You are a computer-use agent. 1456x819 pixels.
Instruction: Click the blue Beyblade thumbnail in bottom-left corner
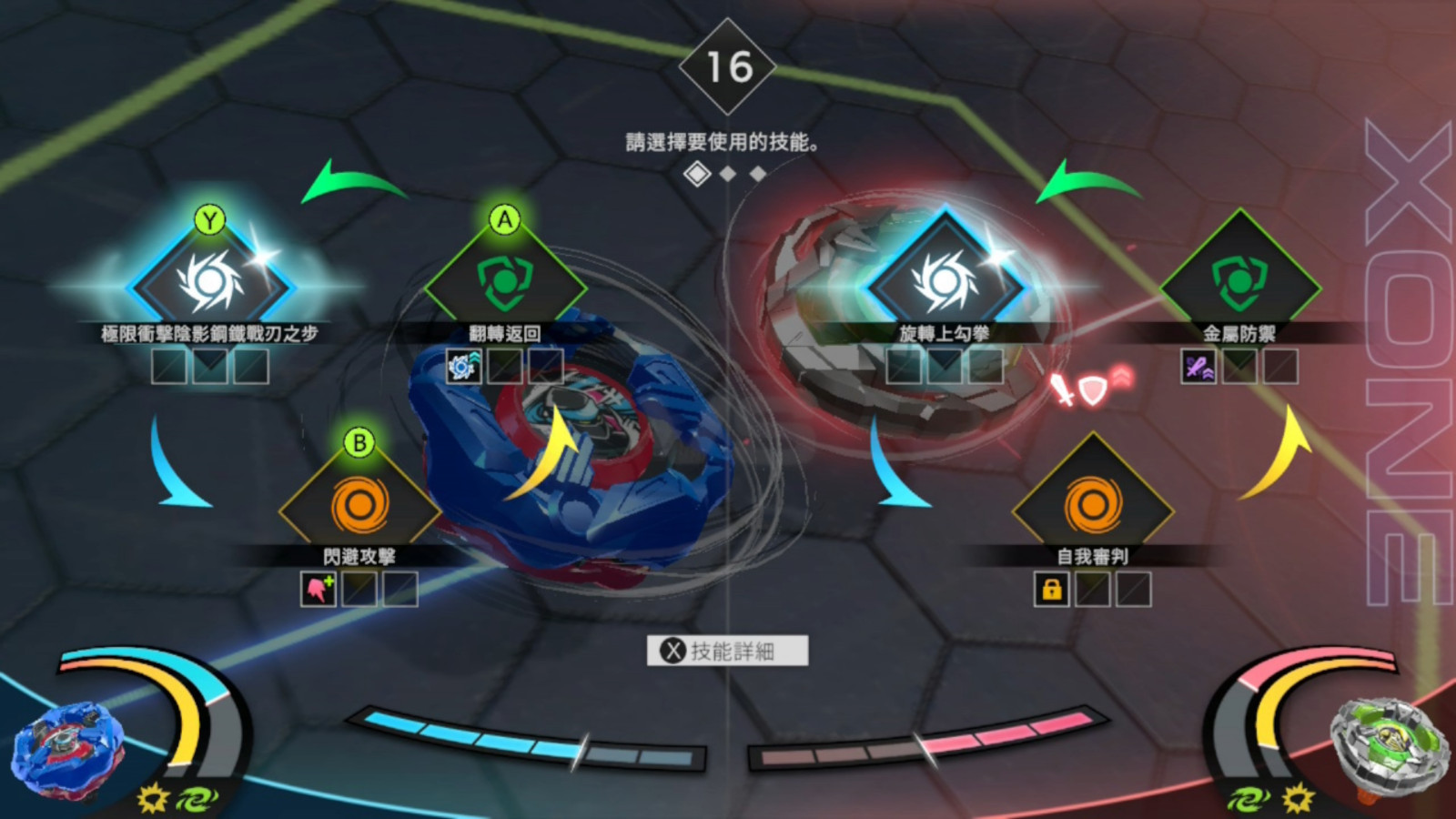pos(66,746)
